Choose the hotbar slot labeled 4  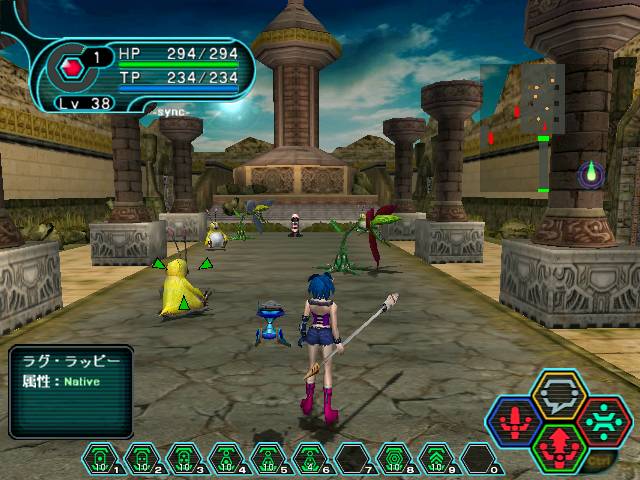click(227, 458)
